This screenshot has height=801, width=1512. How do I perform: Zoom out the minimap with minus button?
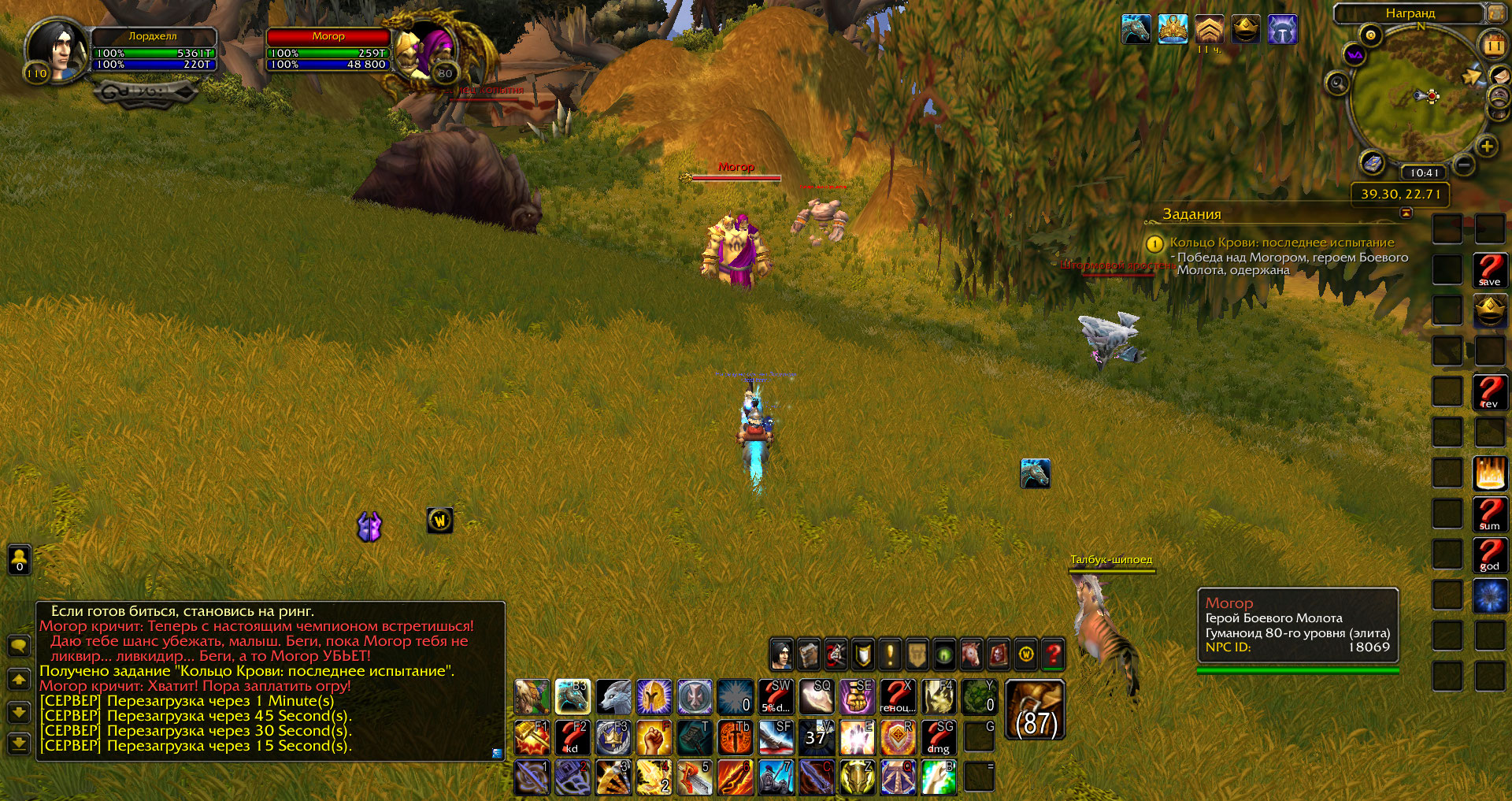coord(1463,165)
